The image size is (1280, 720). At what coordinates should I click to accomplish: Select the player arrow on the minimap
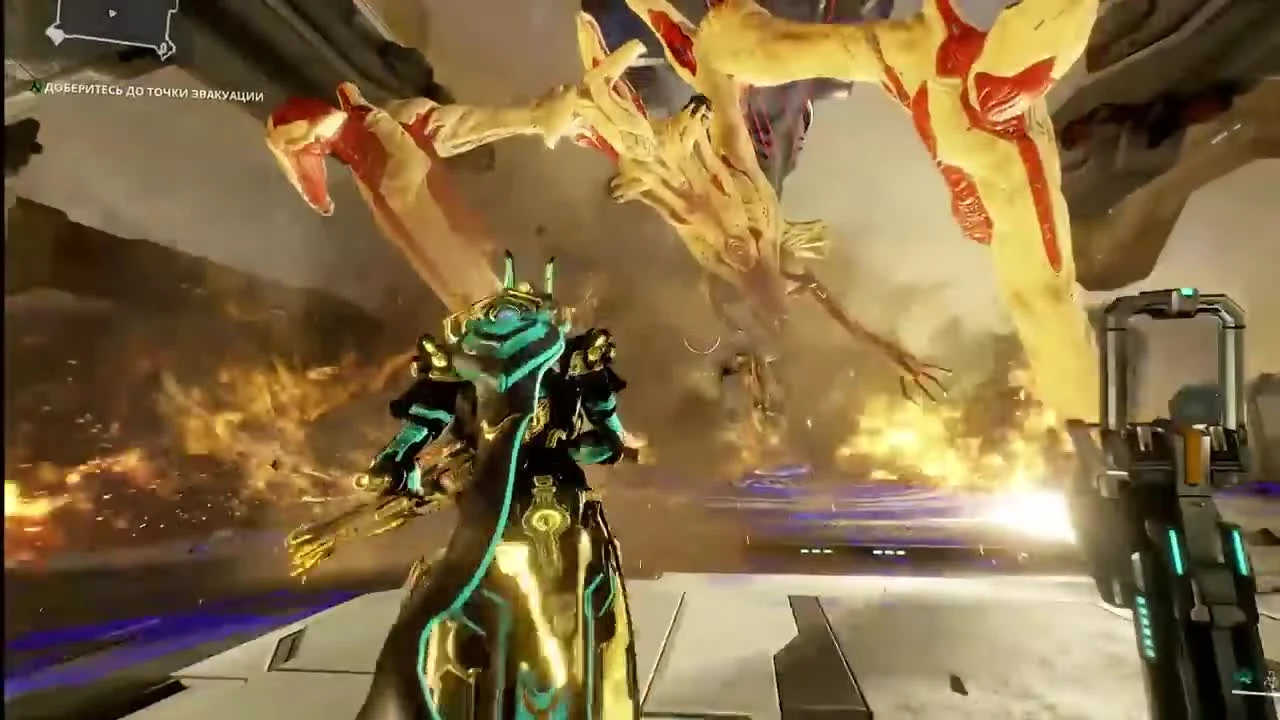pyautogui.click(x=111, y=13)
